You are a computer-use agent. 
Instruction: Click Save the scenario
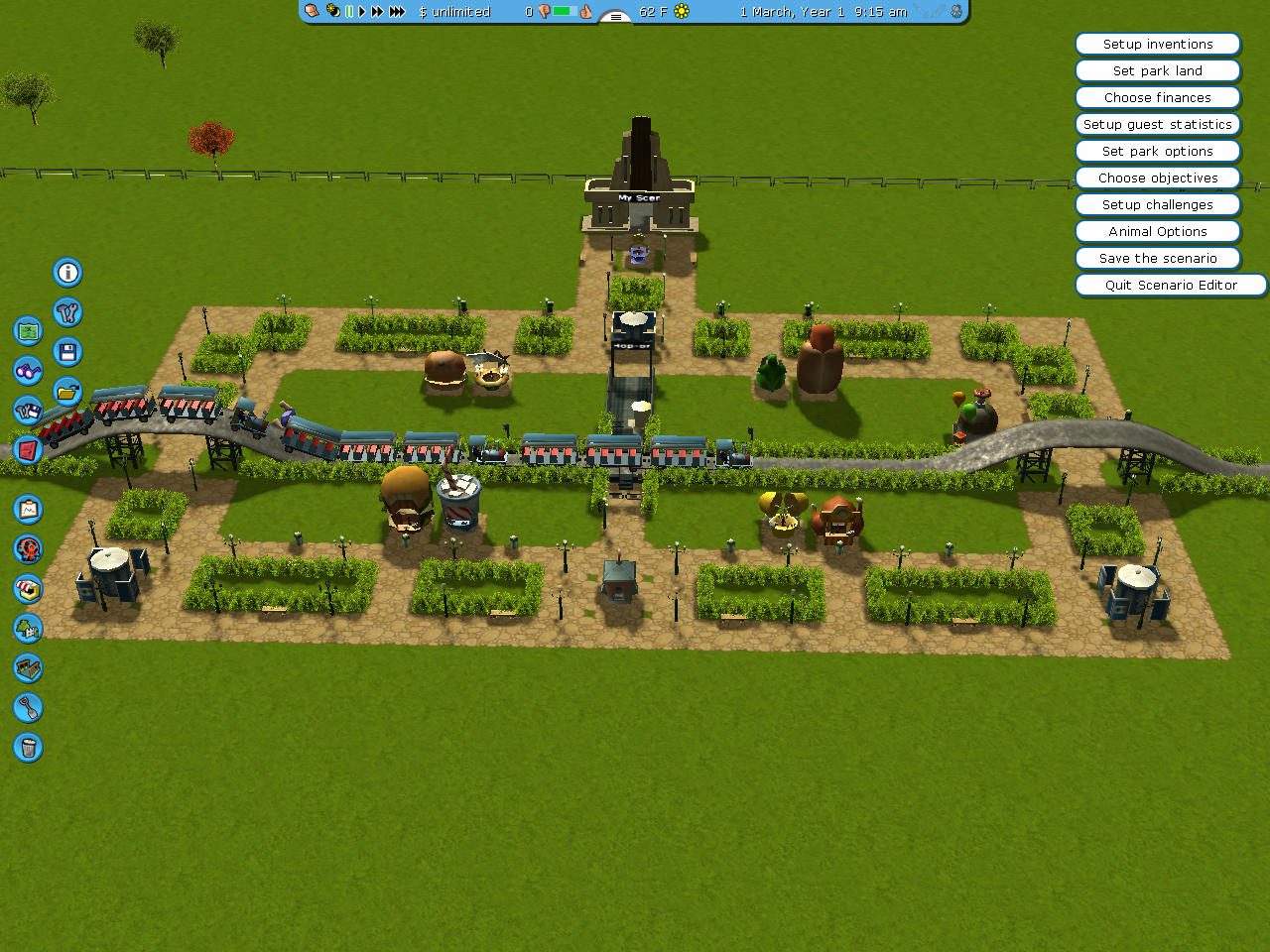tap(1158, 258)
